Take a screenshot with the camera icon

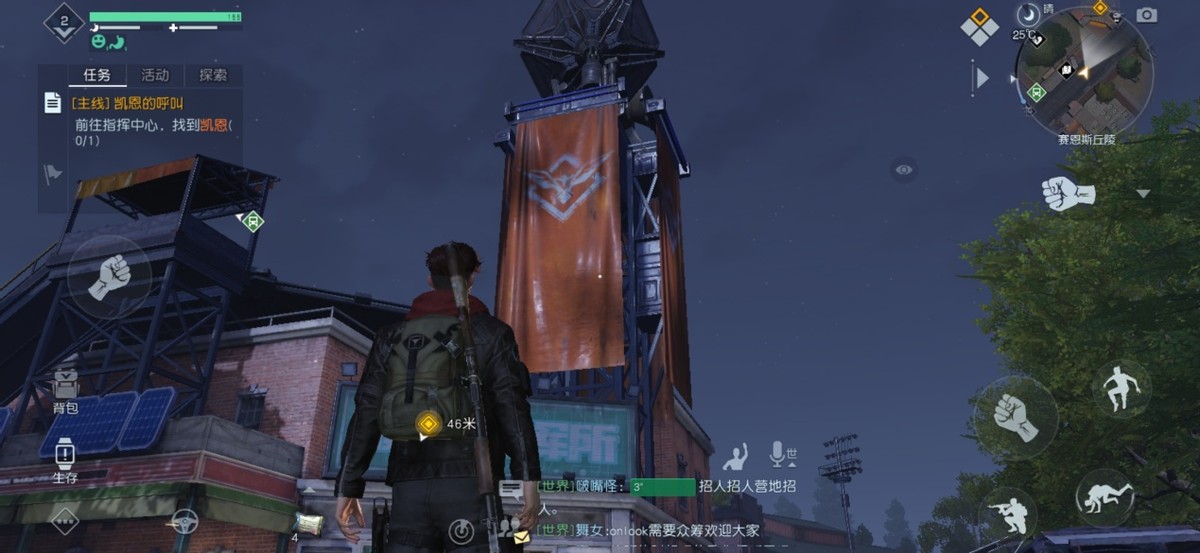click(1147, 14)
